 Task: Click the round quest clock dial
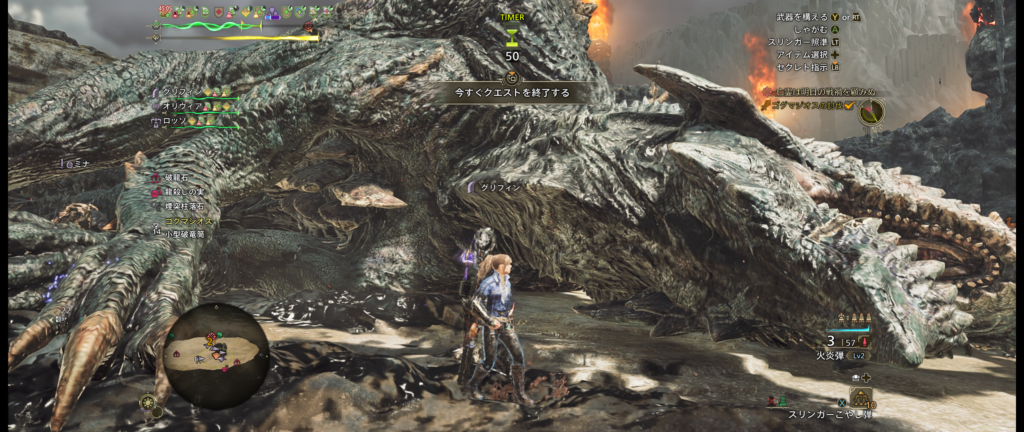tap(871, 112)
